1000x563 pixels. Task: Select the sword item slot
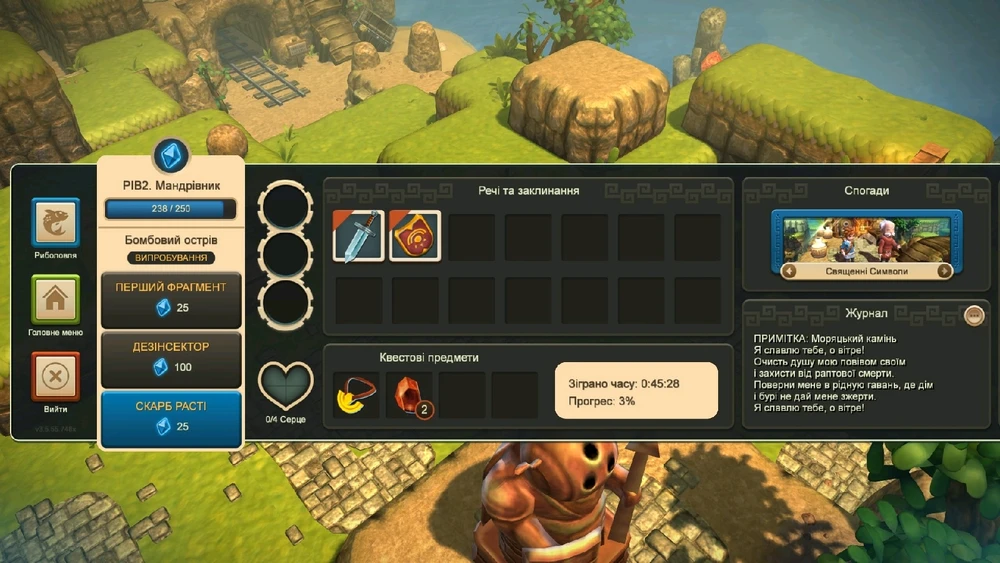pyautogui.click(x=359, y=236)
